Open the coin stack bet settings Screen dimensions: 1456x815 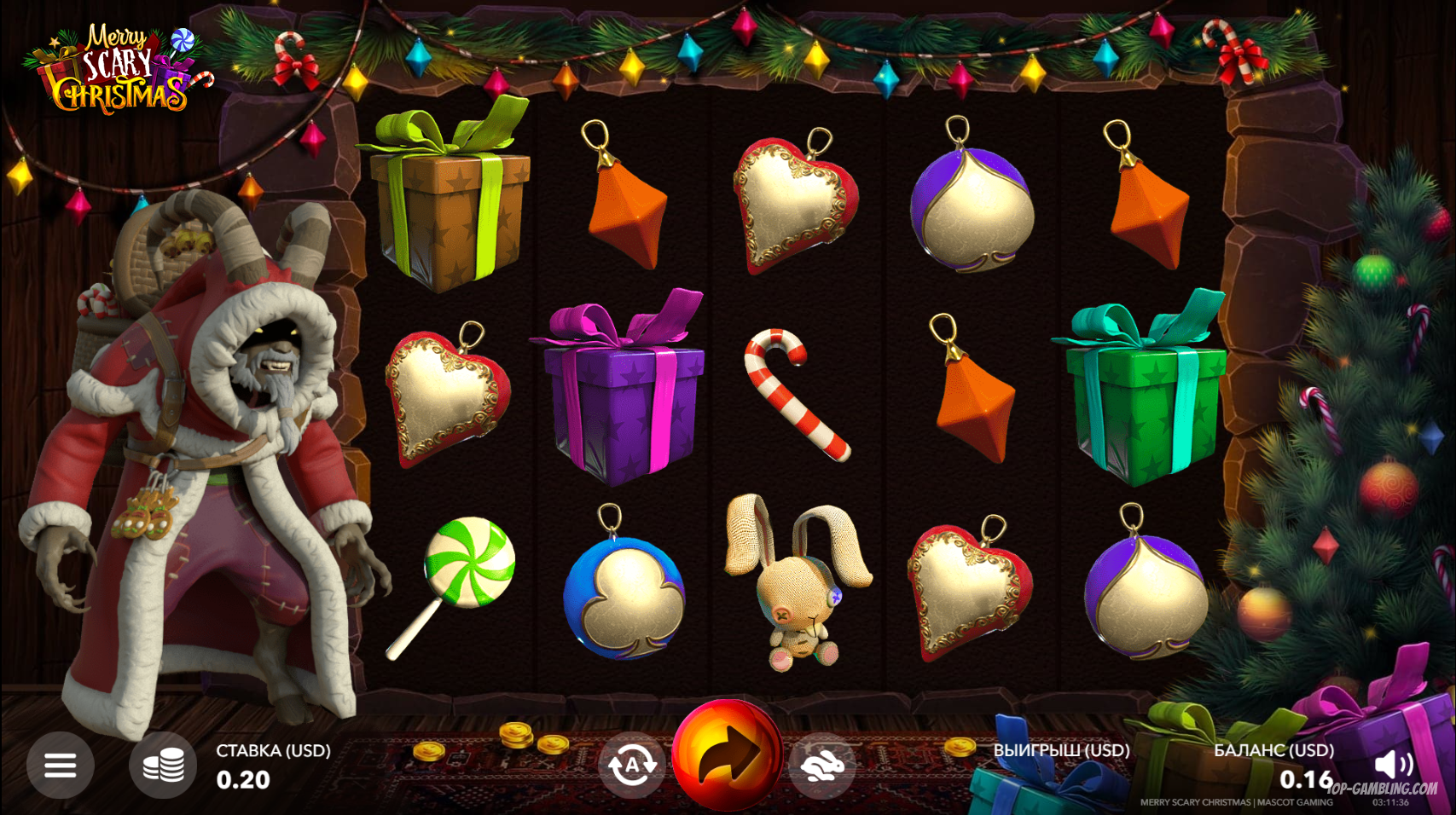163,765
